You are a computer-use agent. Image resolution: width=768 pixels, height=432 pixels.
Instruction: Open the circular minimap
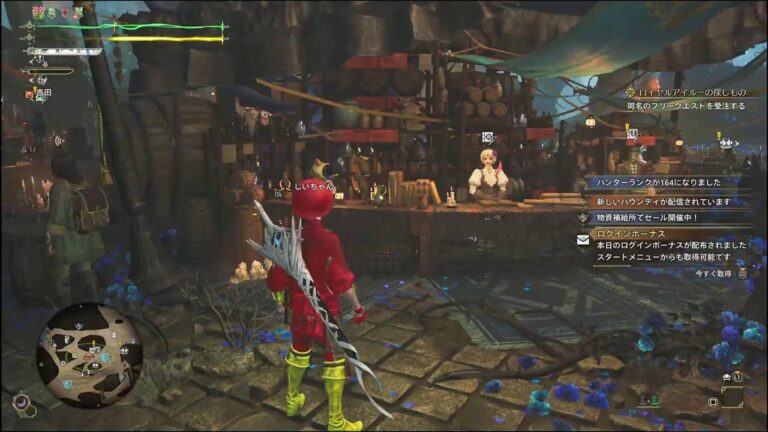[89, 354]
